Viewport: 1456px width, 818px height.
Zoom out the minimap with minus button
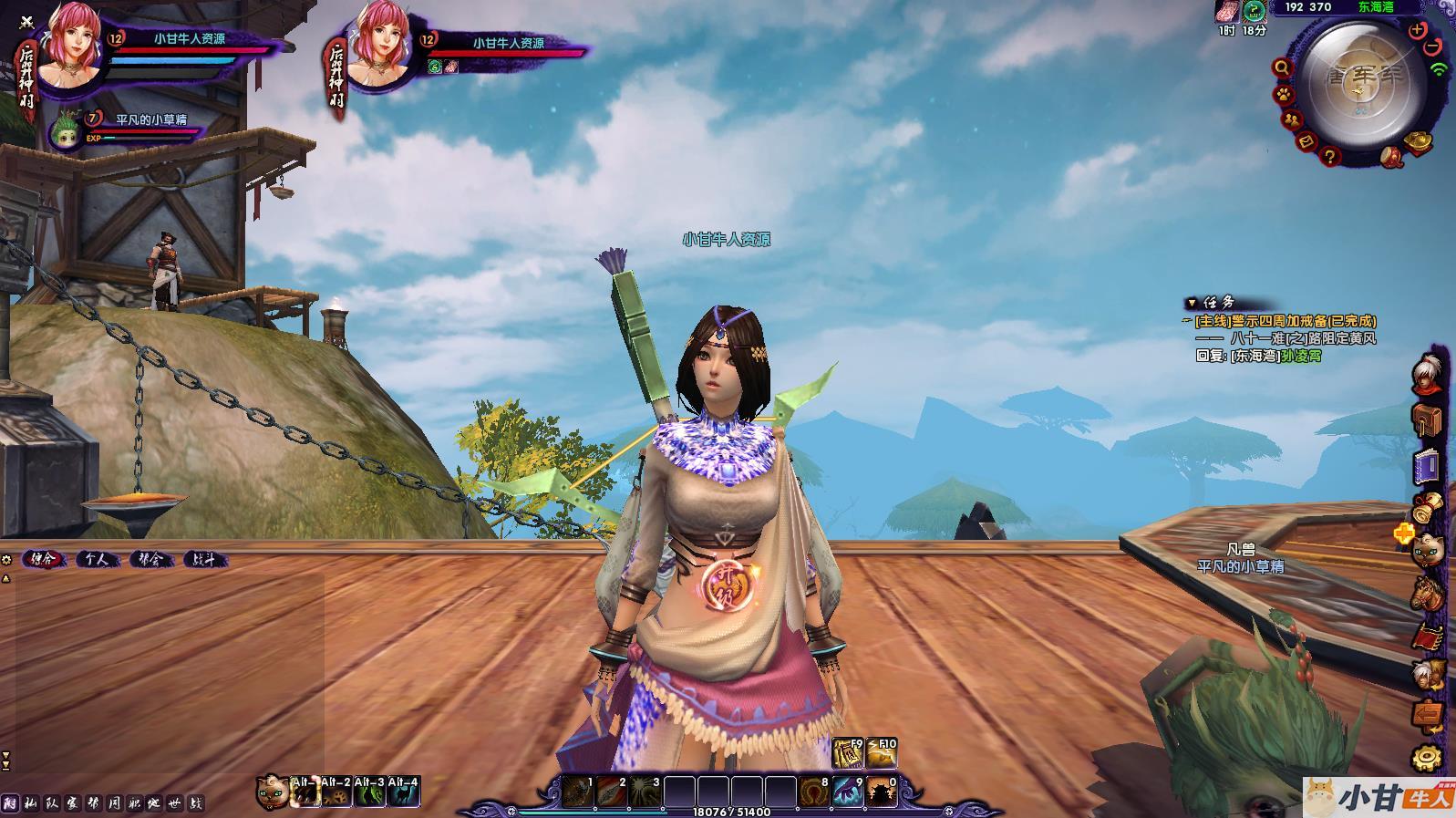pos(1432,46)
